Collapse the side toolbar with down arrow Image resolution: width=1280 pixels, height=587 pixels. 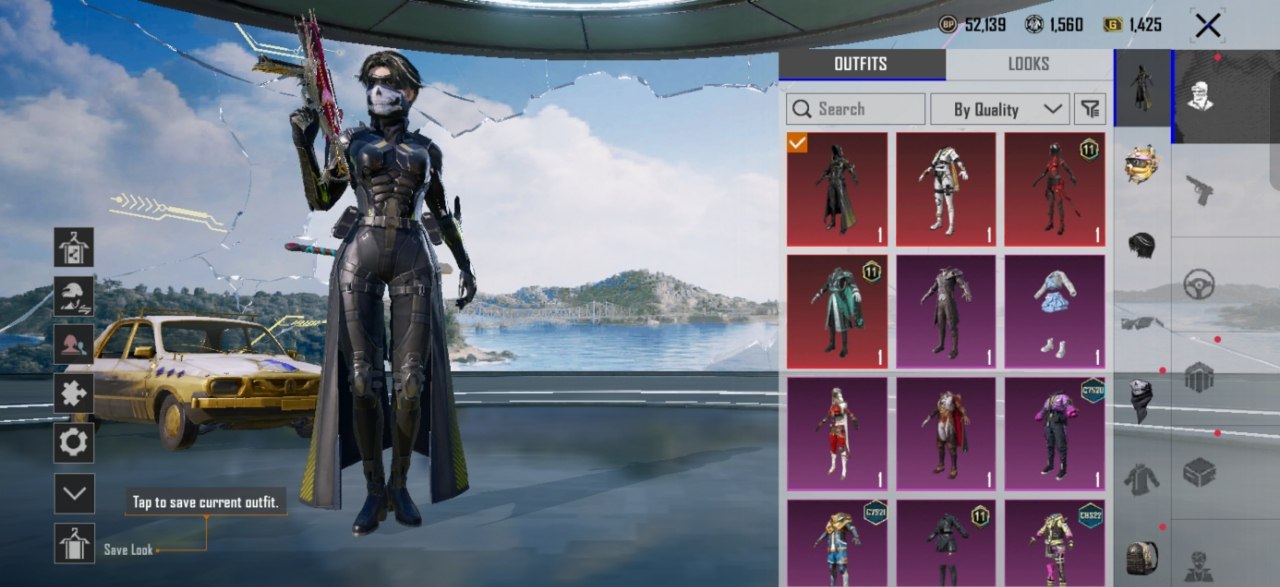tap(74, 493)
